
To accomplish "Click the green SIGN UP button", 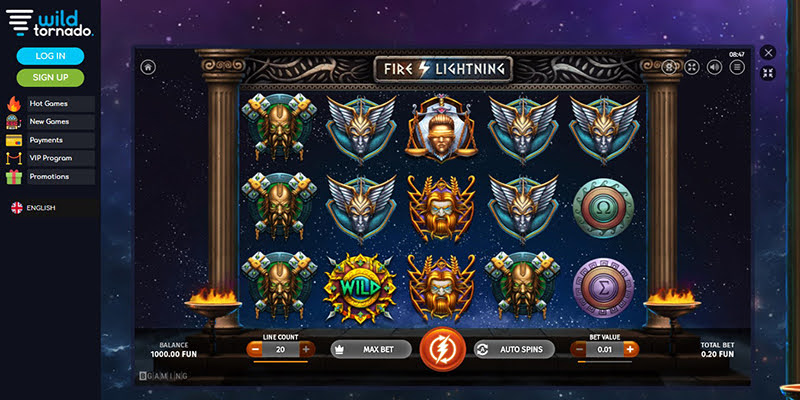I will pos(50,77).
